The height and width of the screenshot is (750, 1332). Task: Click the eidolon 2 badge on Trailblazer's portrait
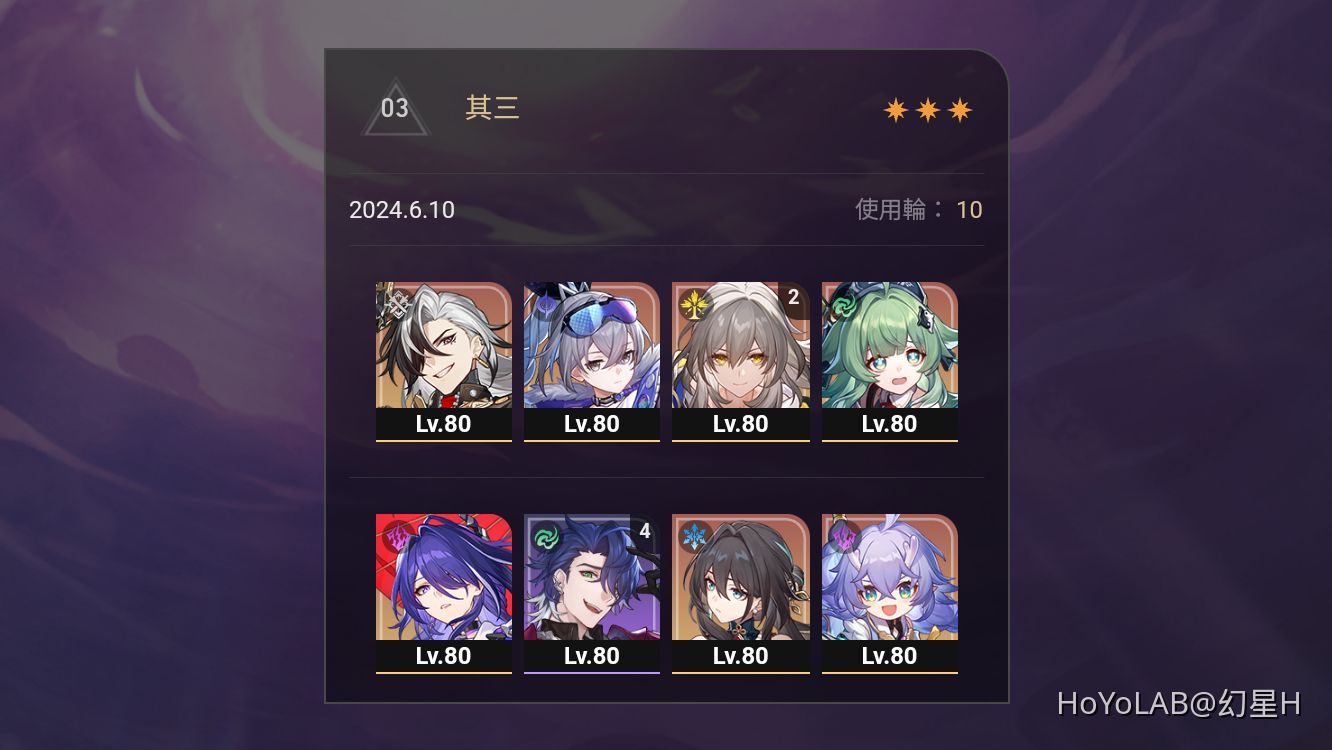[x=793, y=297]
